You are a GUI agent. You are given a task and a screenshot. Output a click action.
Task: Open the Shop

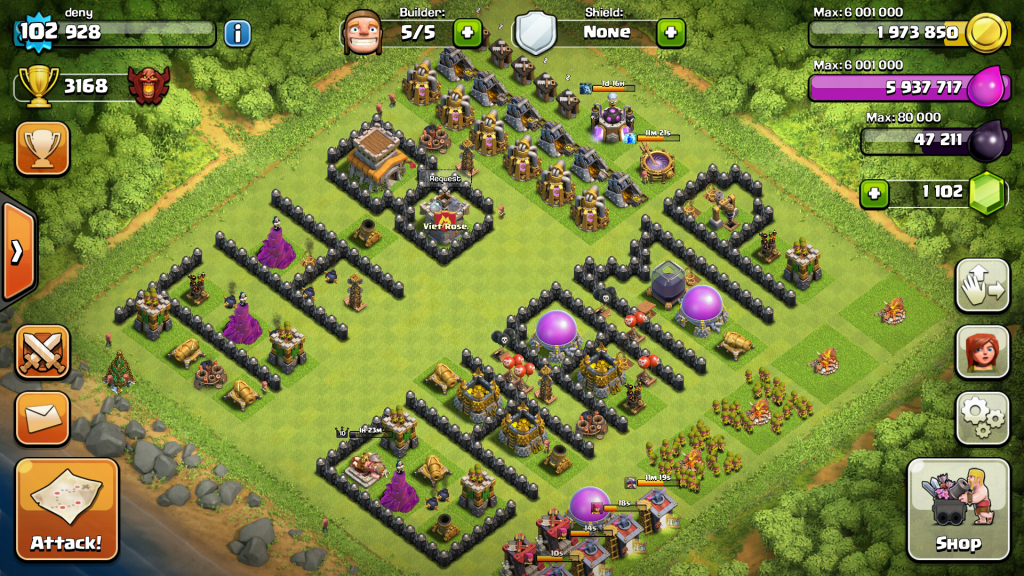[x=958, y=509]
